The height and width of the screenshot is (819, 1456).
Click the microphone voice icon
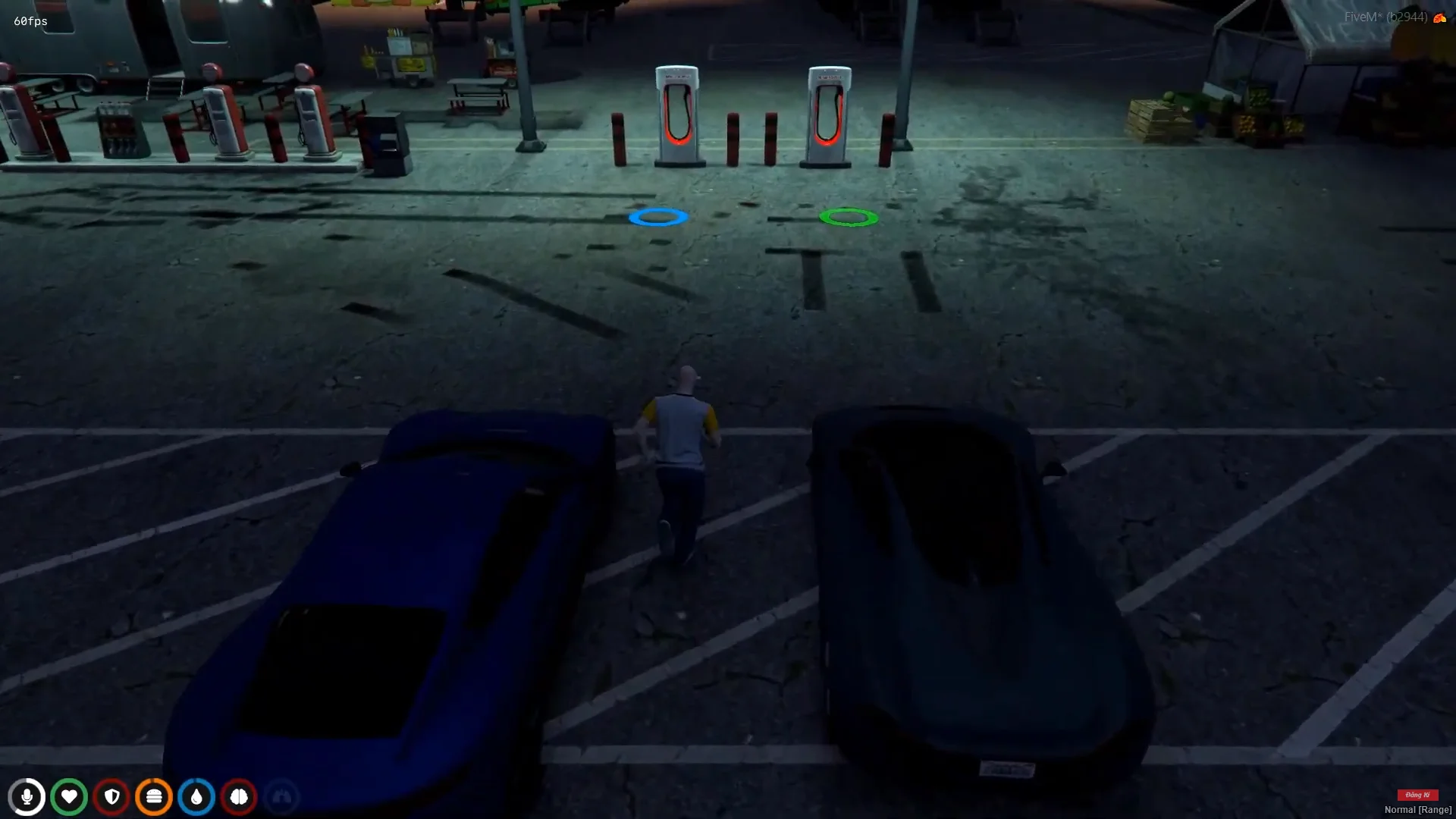coord(27,797)
